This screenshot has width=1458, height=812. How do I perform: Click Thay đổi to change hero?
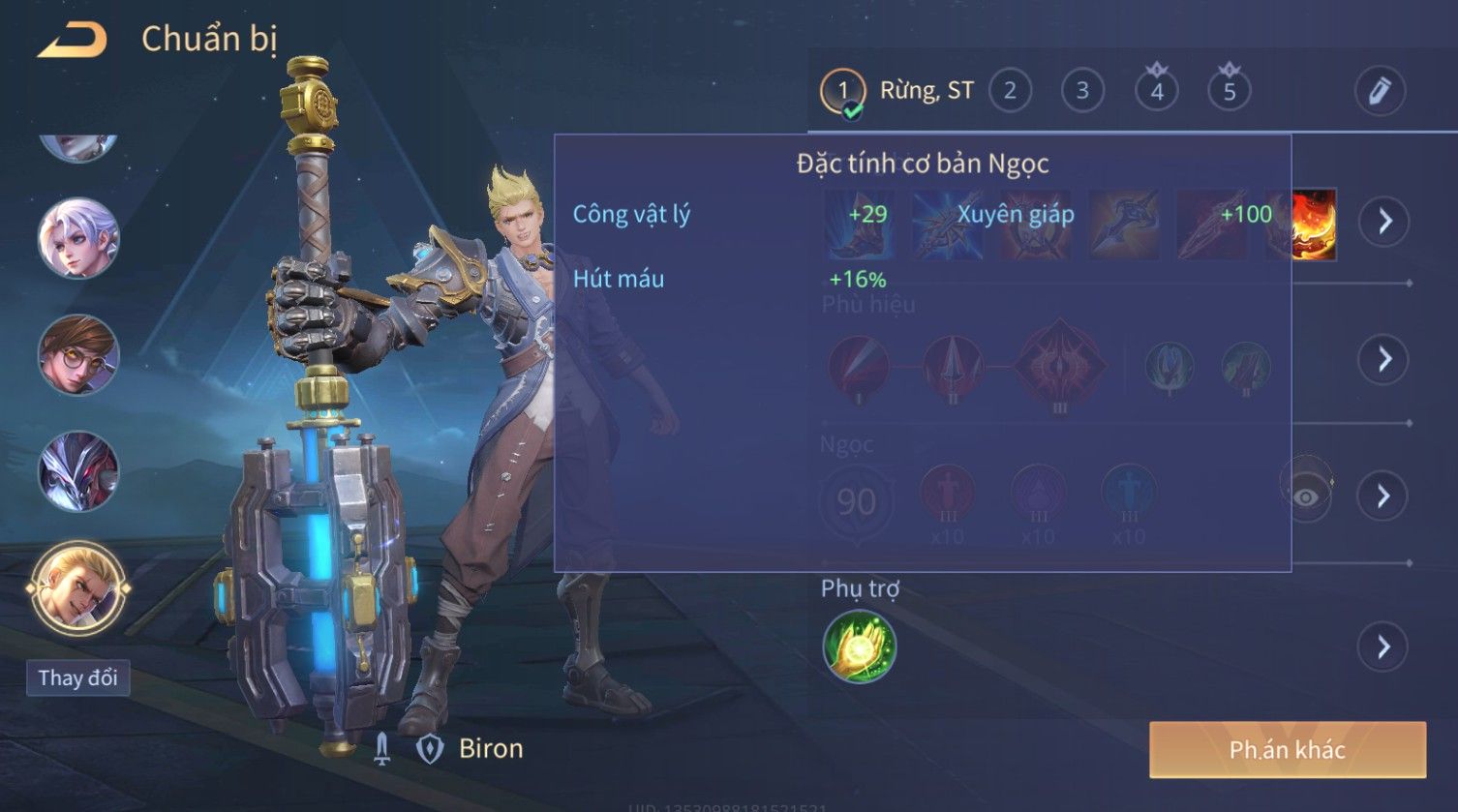pos(77,677)
